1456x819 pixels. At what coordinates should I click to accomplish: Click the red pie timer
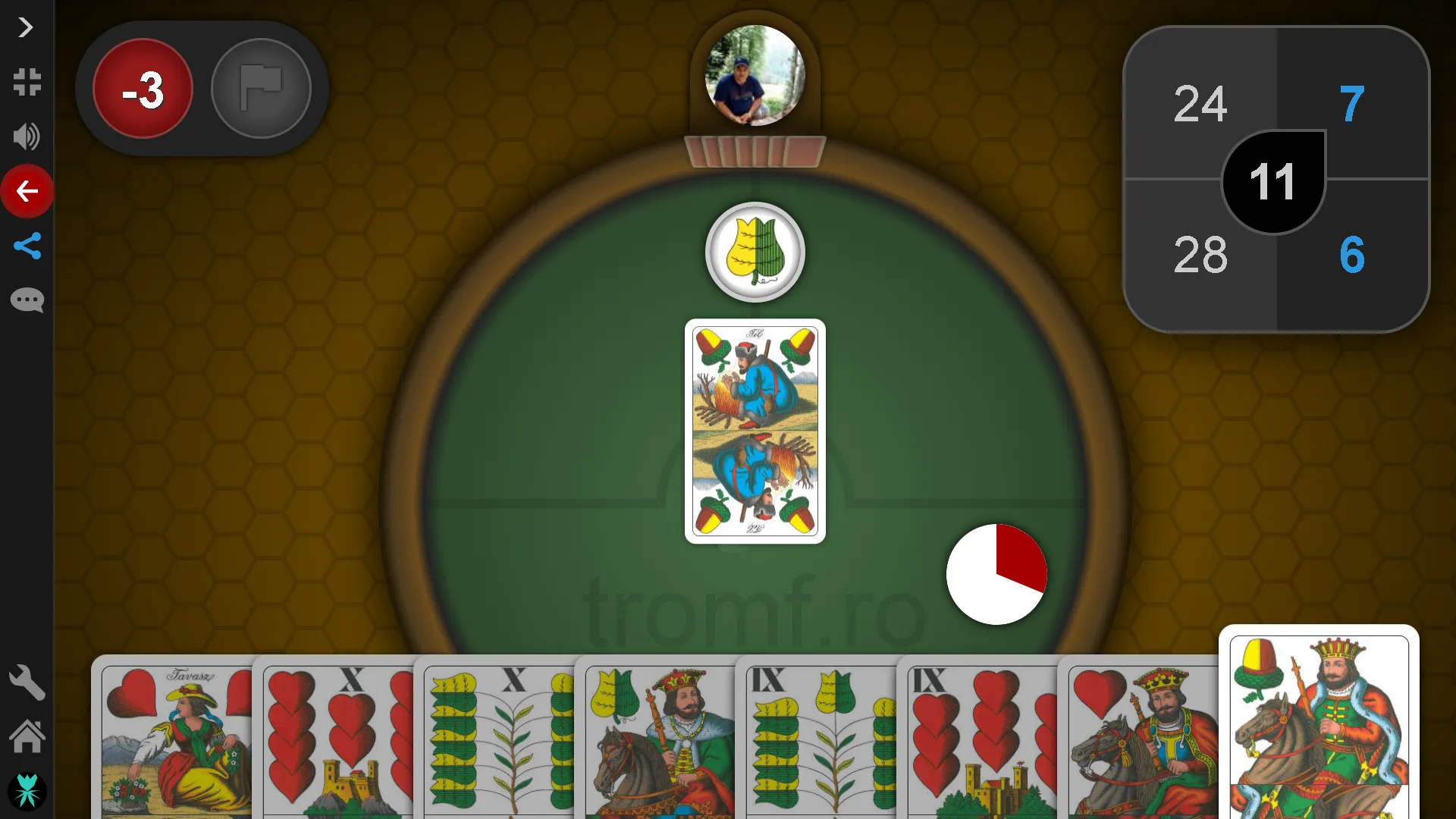click(x=996, y=574)
